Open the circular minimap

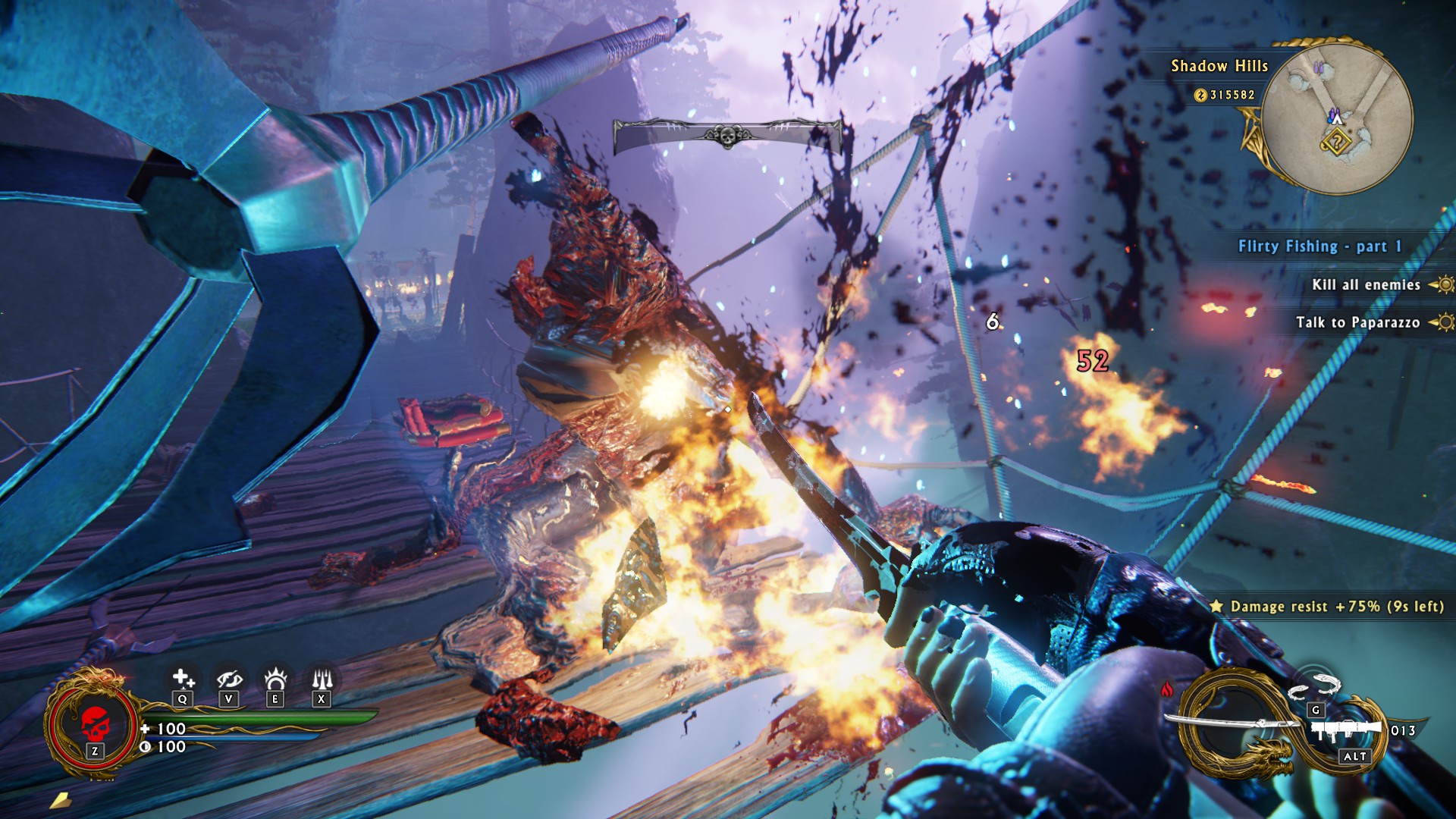1336,118
